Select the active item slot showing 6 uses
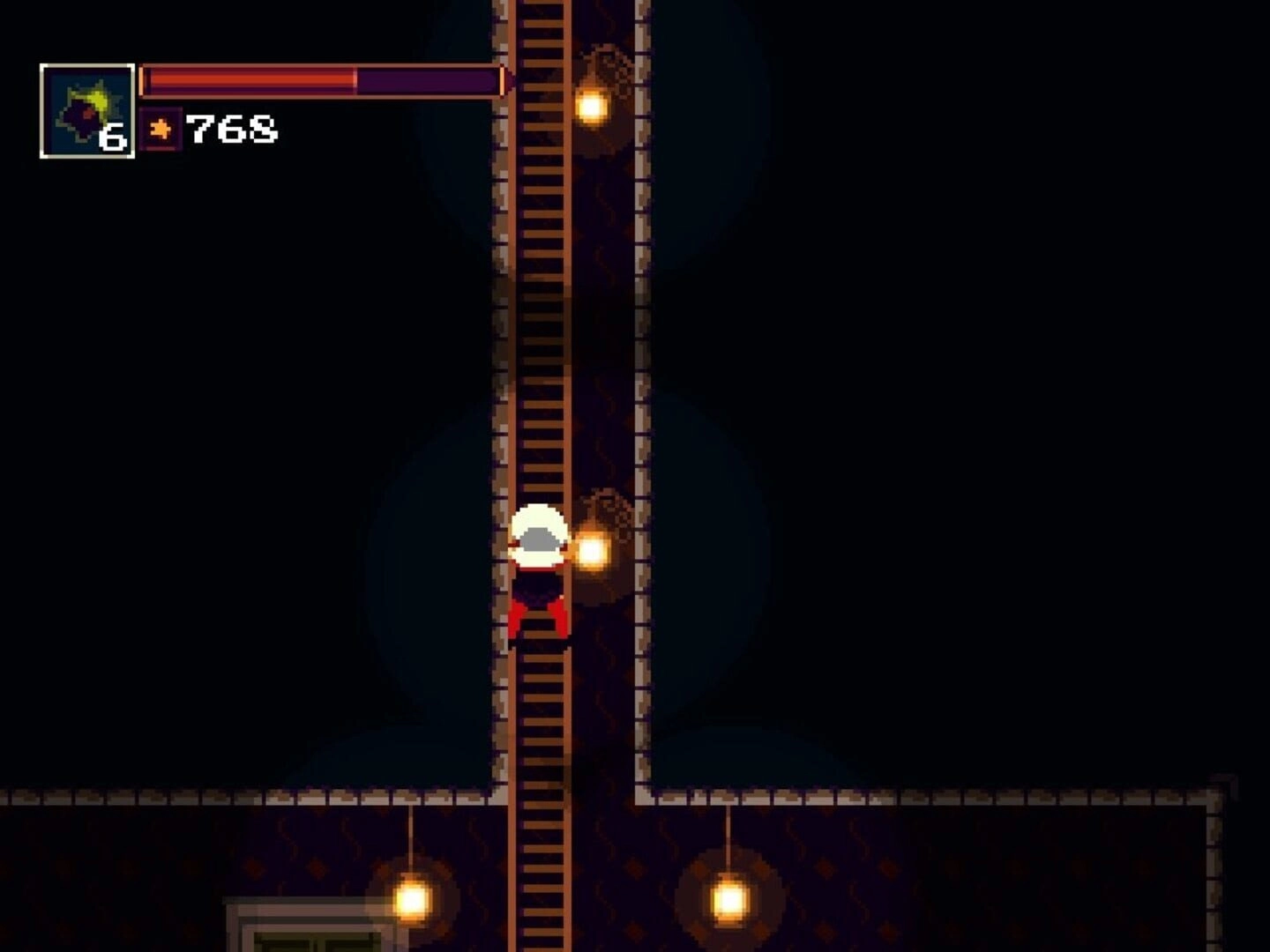The width and height of the screenshot is (1270, 952). click(x=87, y=112)
